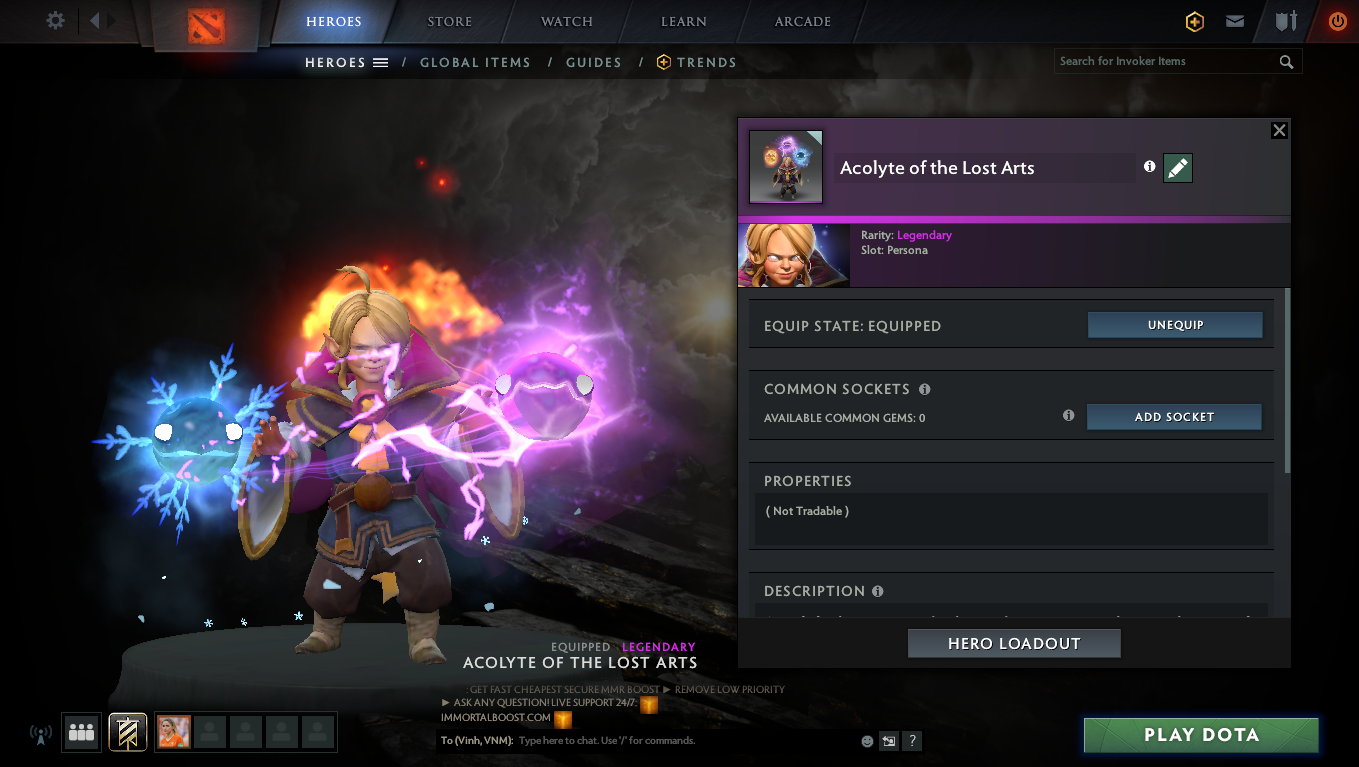Open the heroes grid hamburger icon
This screenshot has width=1359, height=767.
(382, 62)
